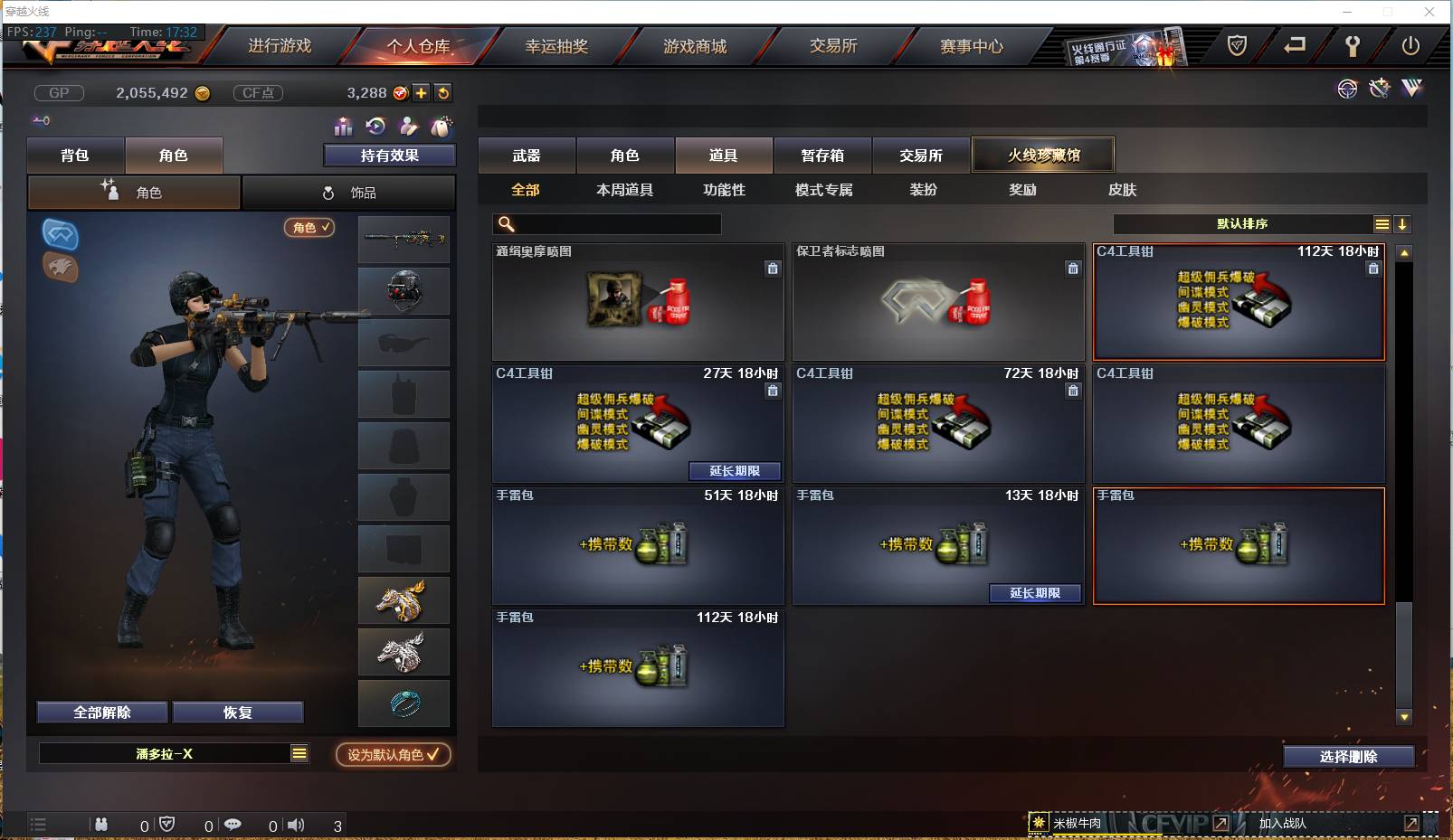Mute the speaker icon in the bottom bar
This screenshot has height=840, width=1453.
[296, 824]
